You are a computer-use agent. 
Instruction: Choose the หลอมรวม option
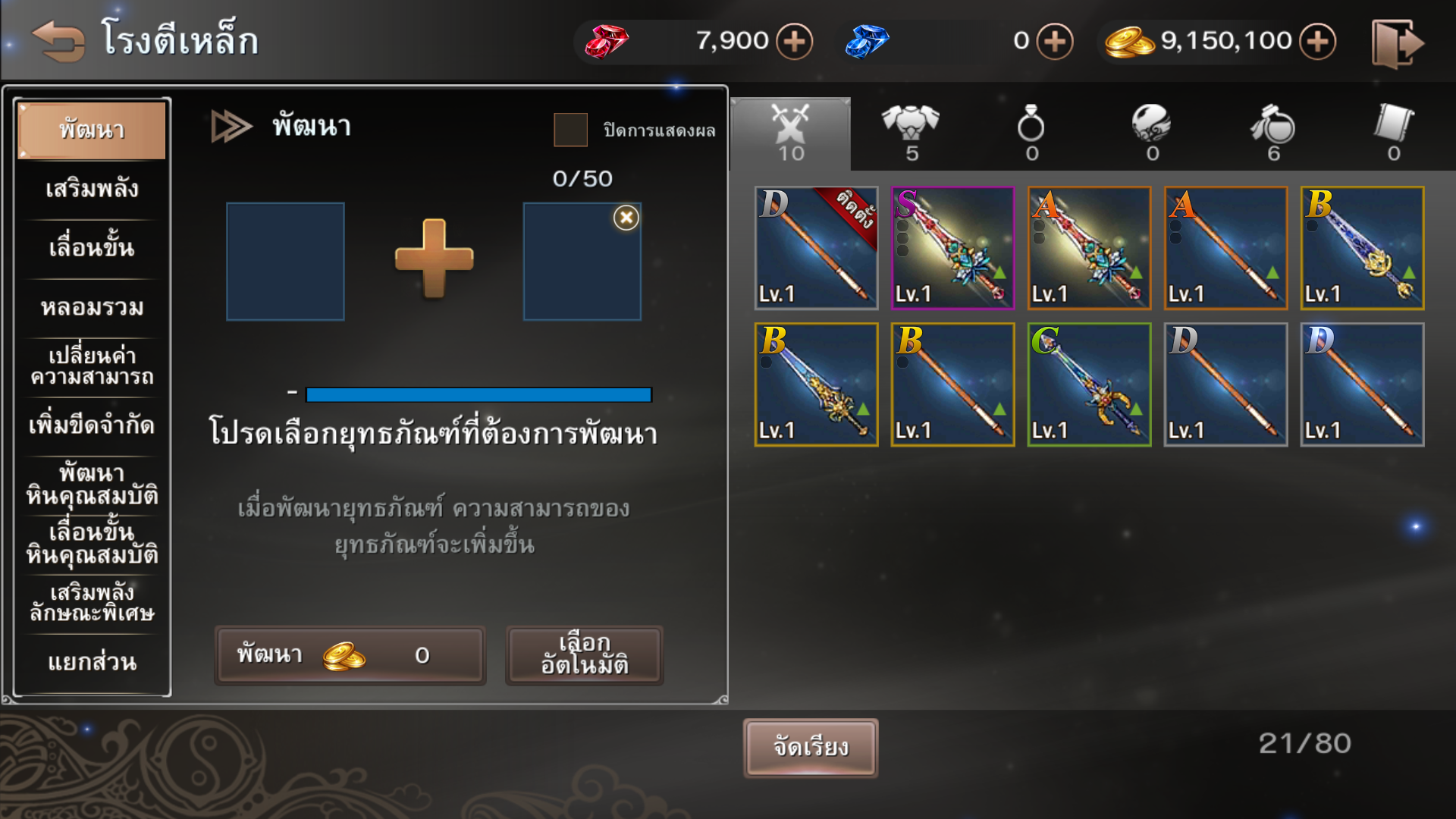point(92,307)
